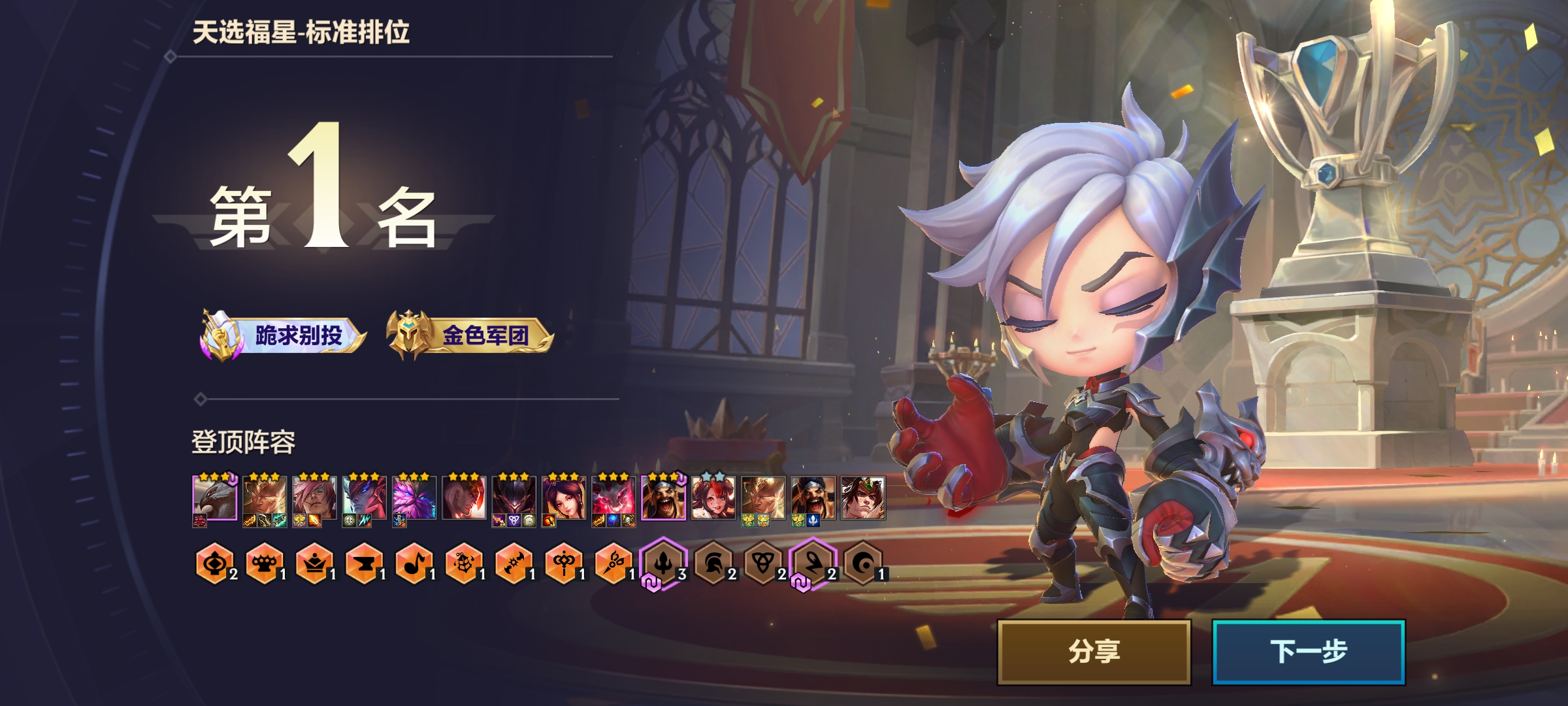Viewport: 1568px width, 706px height.
Task: View the purple feathered champion portrait
Action: pos(414,498)
